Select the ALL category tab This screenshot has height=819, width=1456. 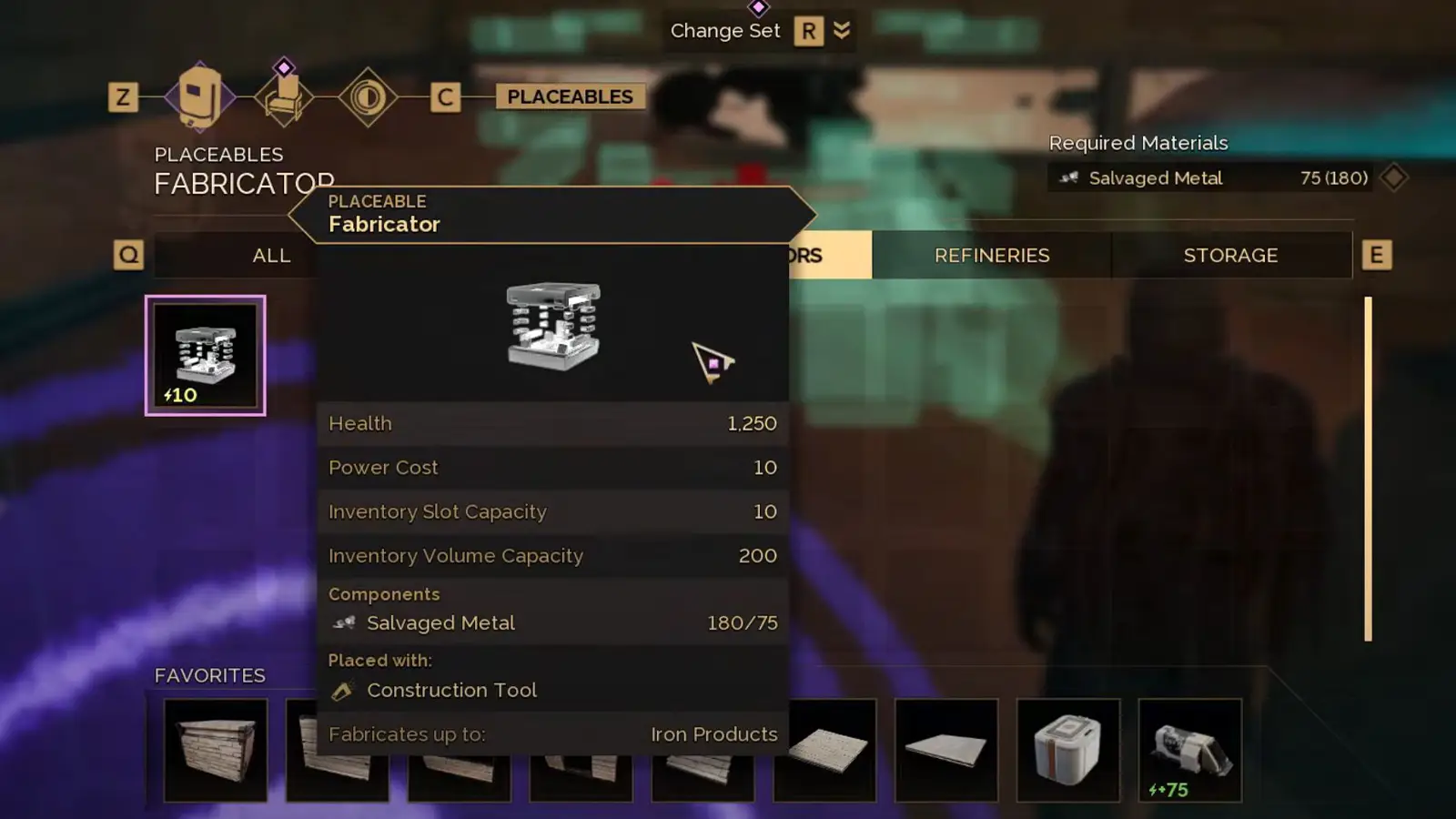270,255
